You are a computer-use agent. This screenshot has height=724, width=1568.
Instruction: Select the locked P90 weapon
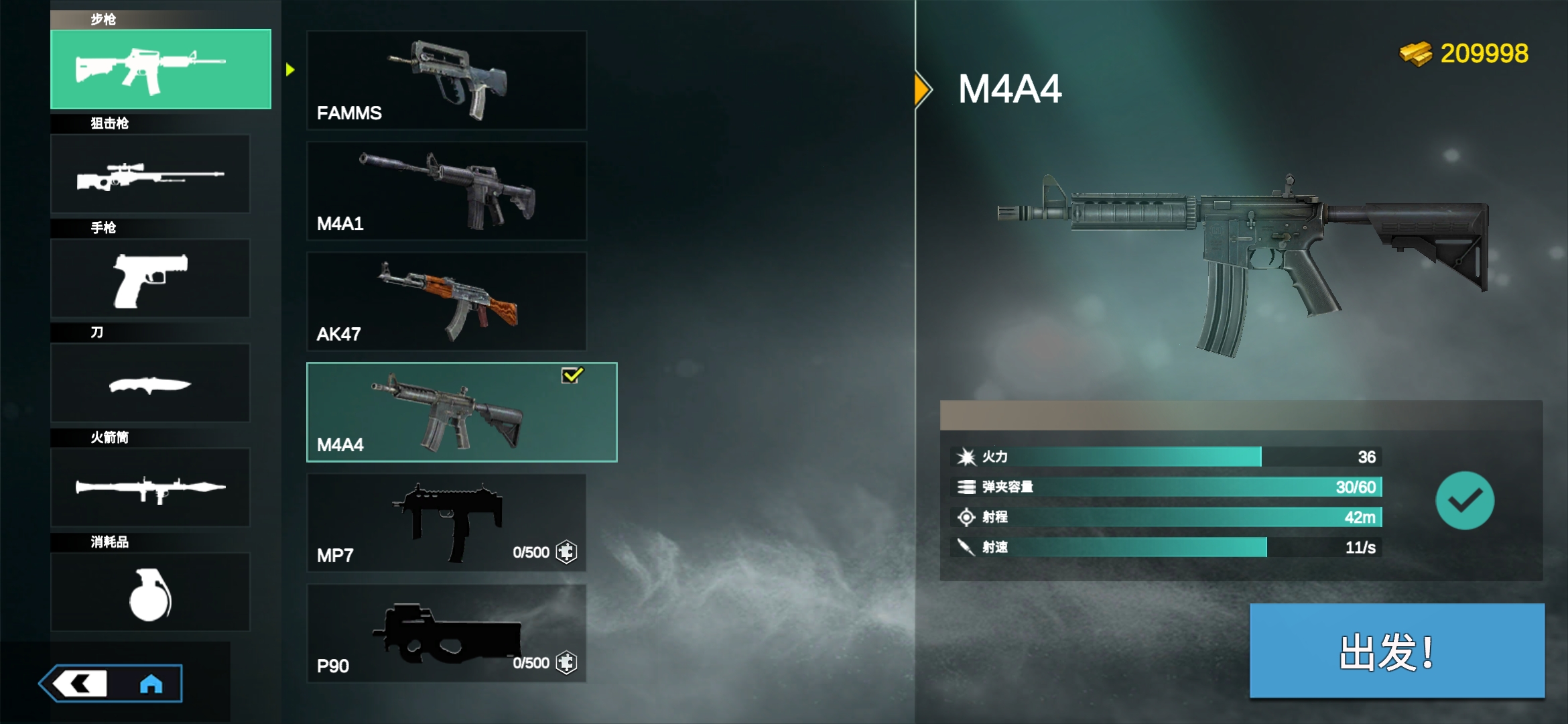446,633
